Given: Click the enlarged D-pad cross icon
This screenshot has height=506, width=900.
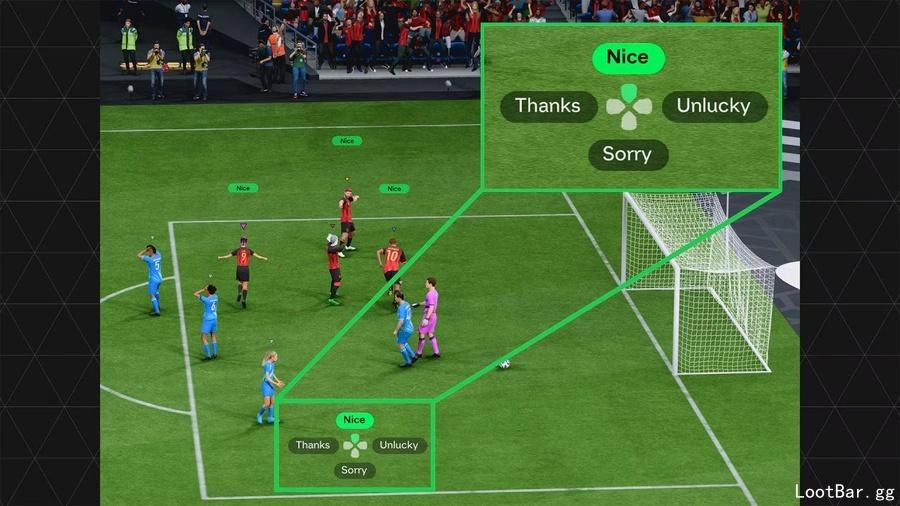Looking at the screenshot, I should 628,107.
